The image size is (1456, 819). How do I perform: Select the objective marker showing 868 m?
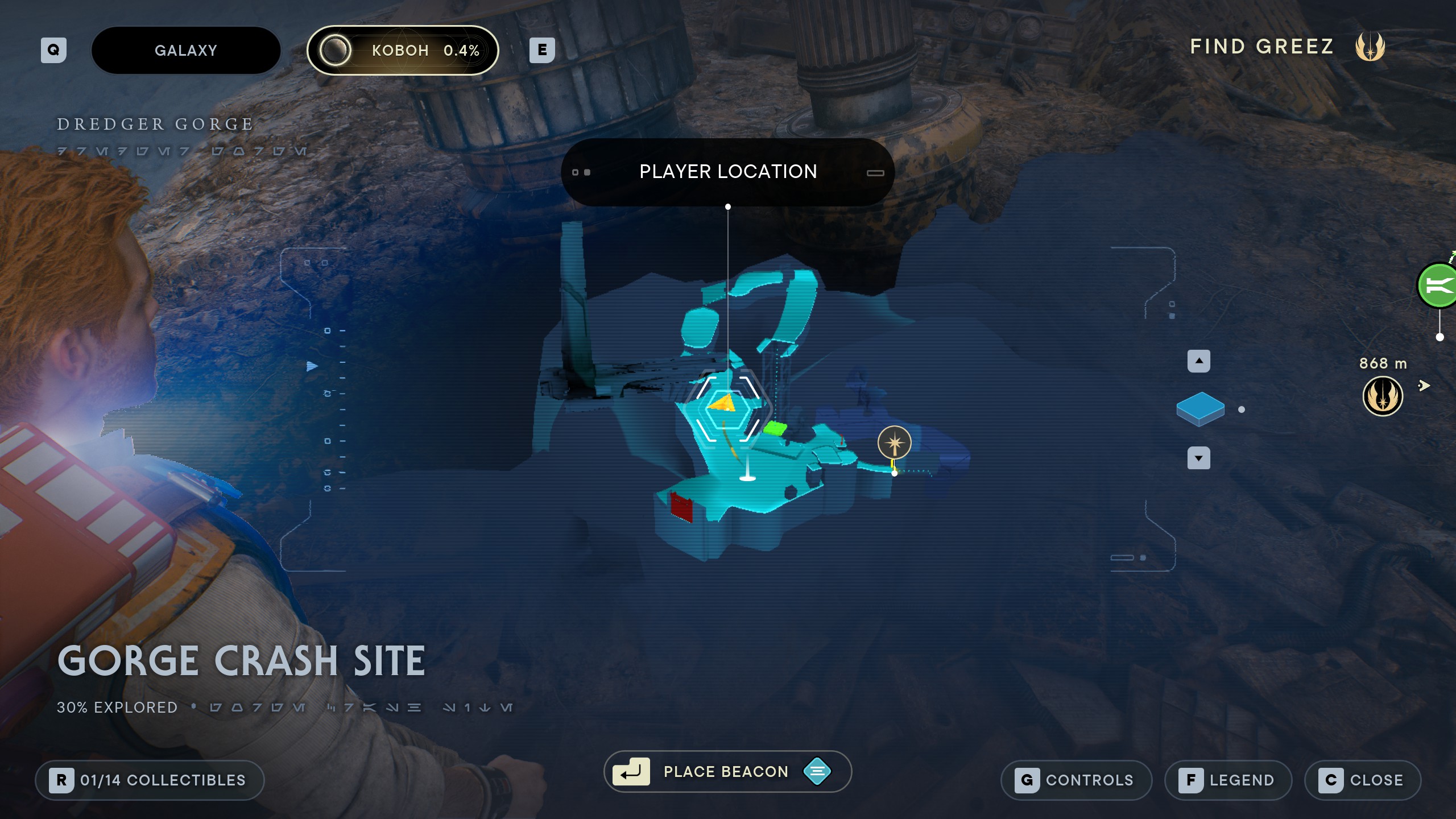(1383, 396)
